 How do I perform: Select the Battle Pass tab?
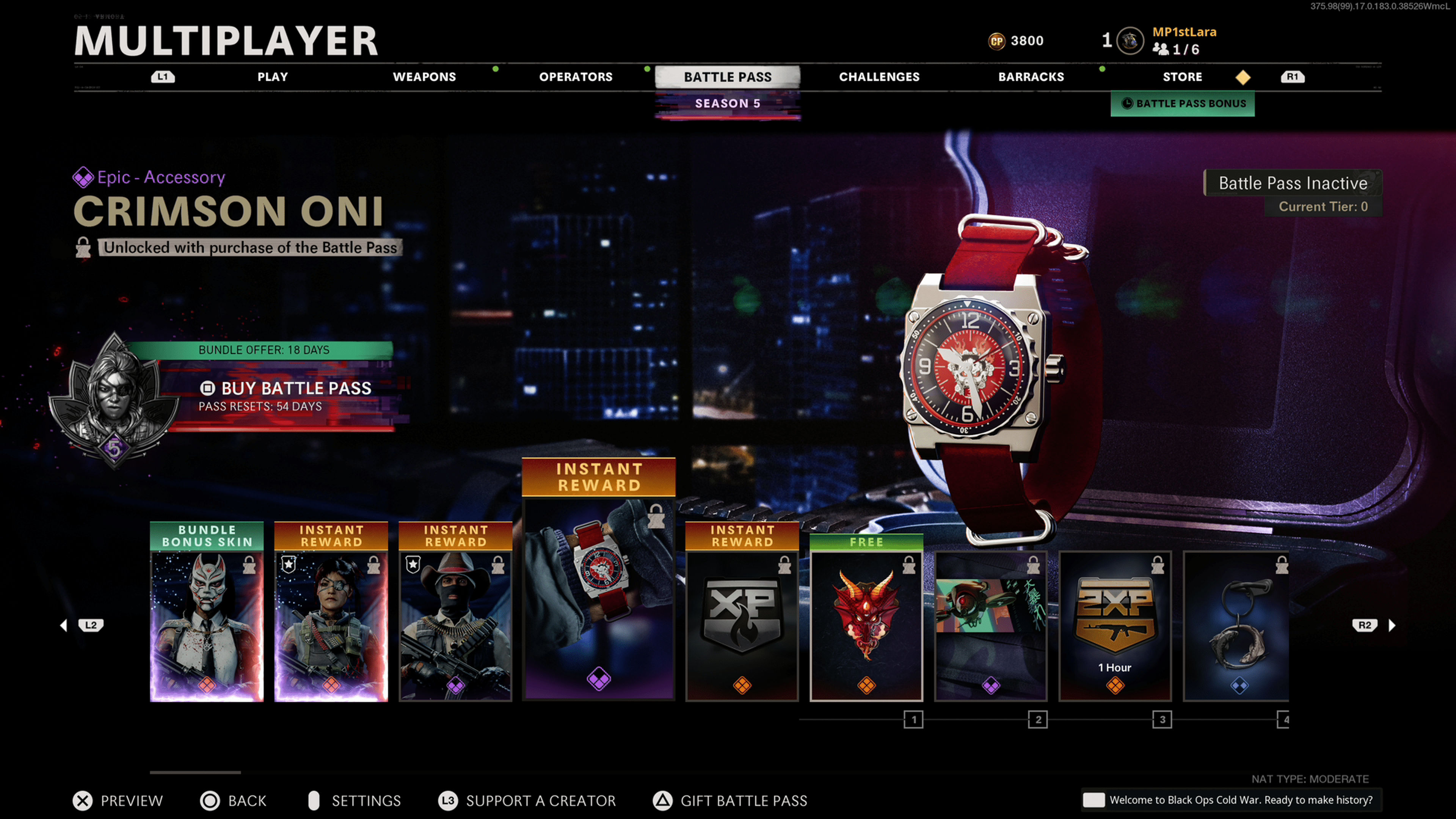coord(728,77)
